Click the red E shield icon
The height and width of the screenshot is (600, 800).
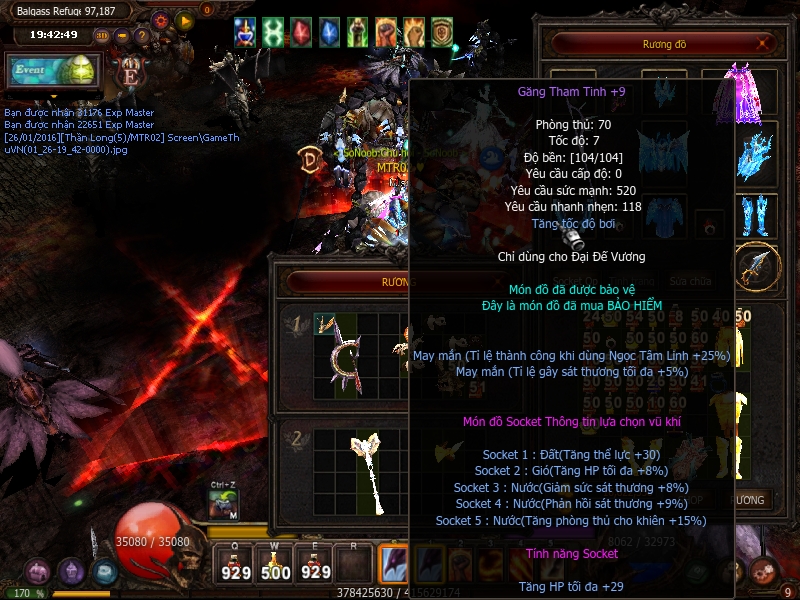130,72
